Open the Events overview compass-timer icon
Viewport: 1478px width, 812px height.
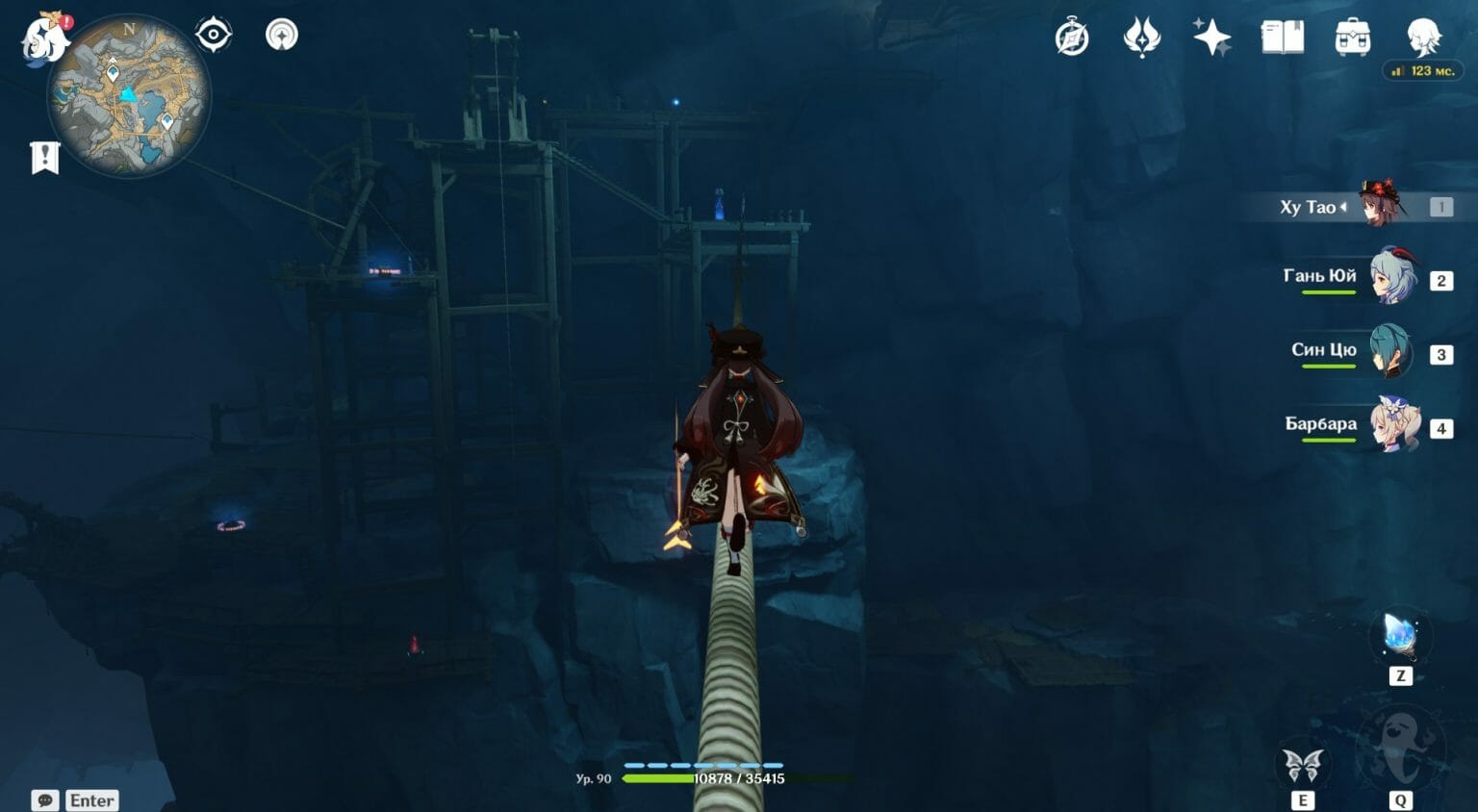point(1073,37)
